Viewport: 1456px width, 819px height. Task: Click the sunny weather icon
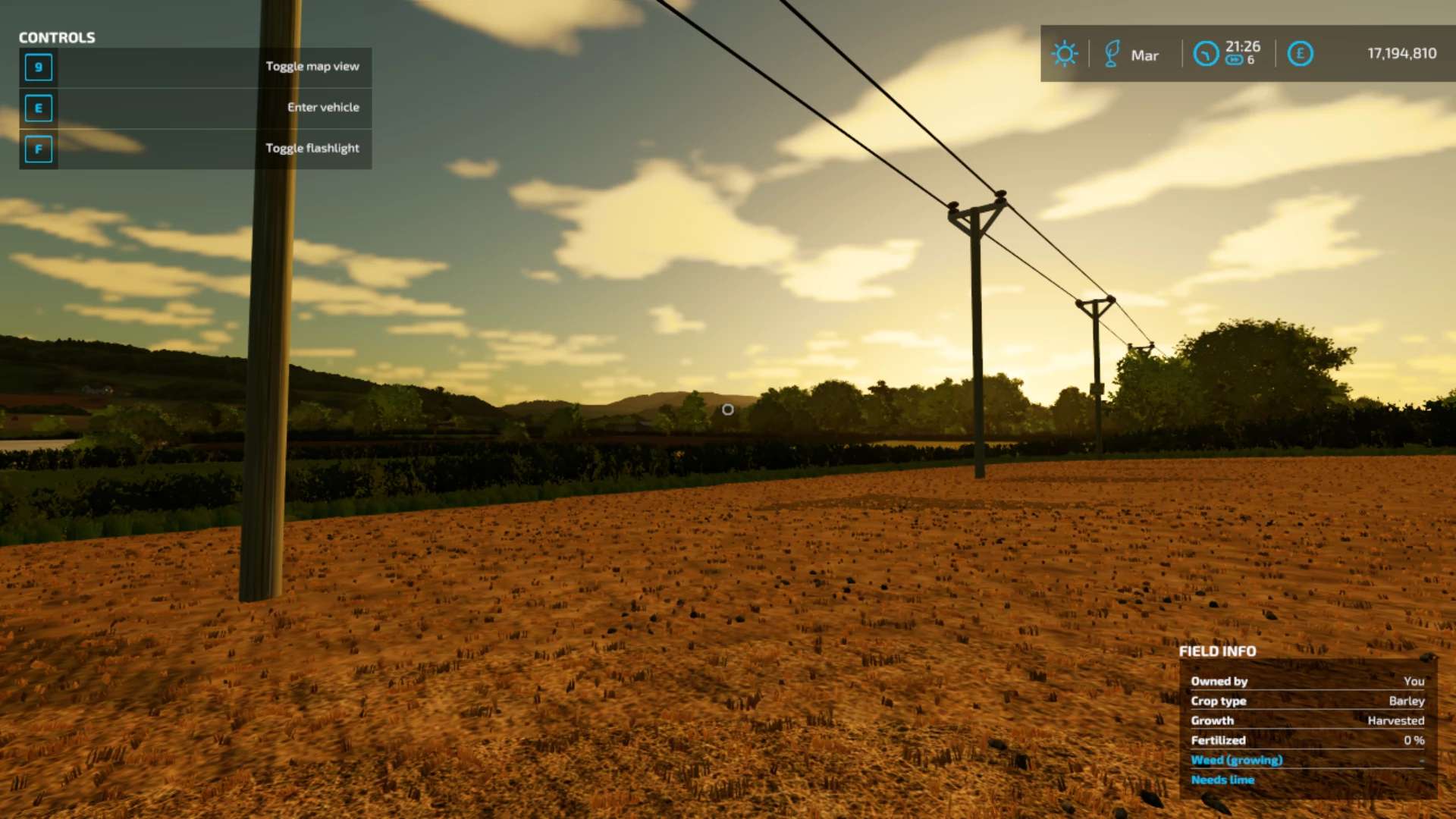click(1064, 54)
